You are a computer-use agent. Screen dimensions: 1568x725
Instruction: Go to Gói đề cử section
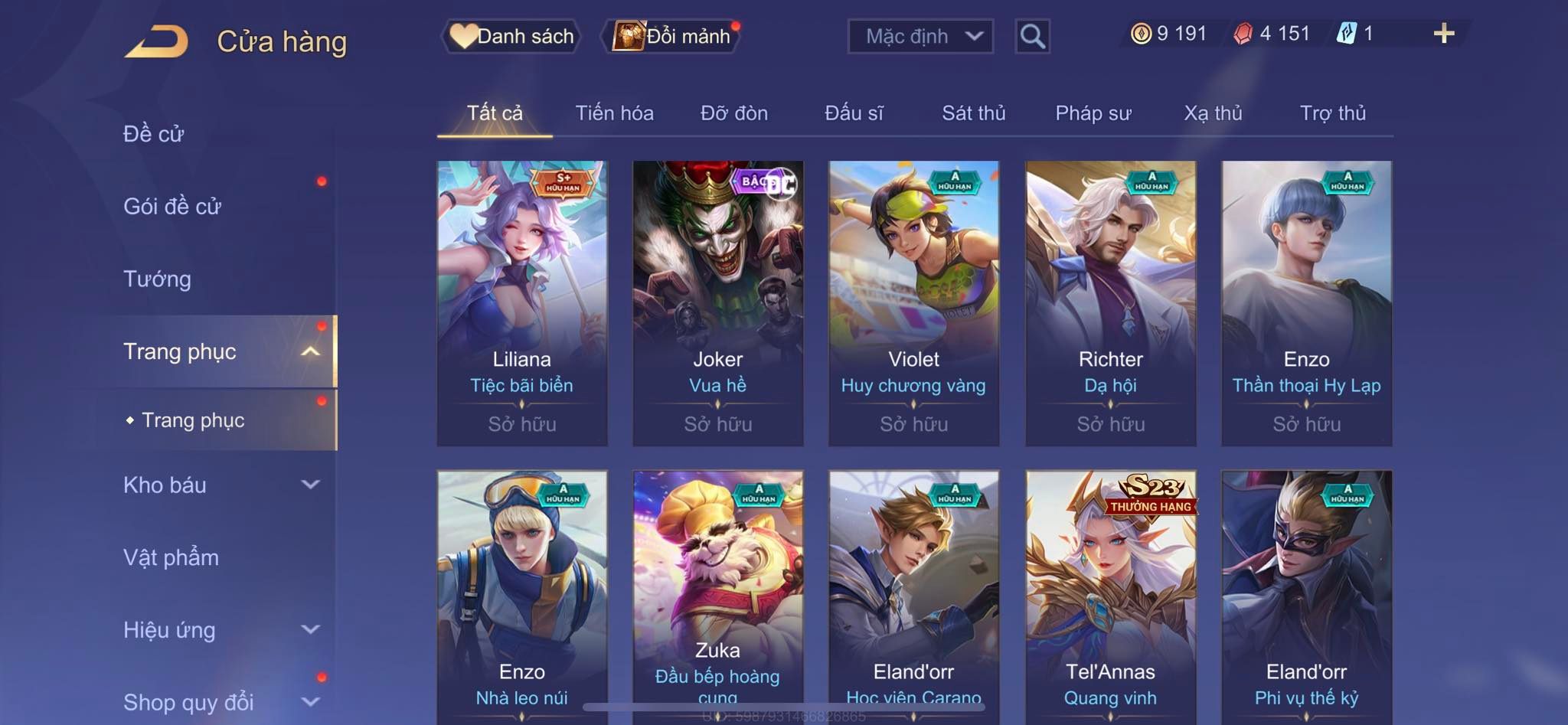coord(172,206)
